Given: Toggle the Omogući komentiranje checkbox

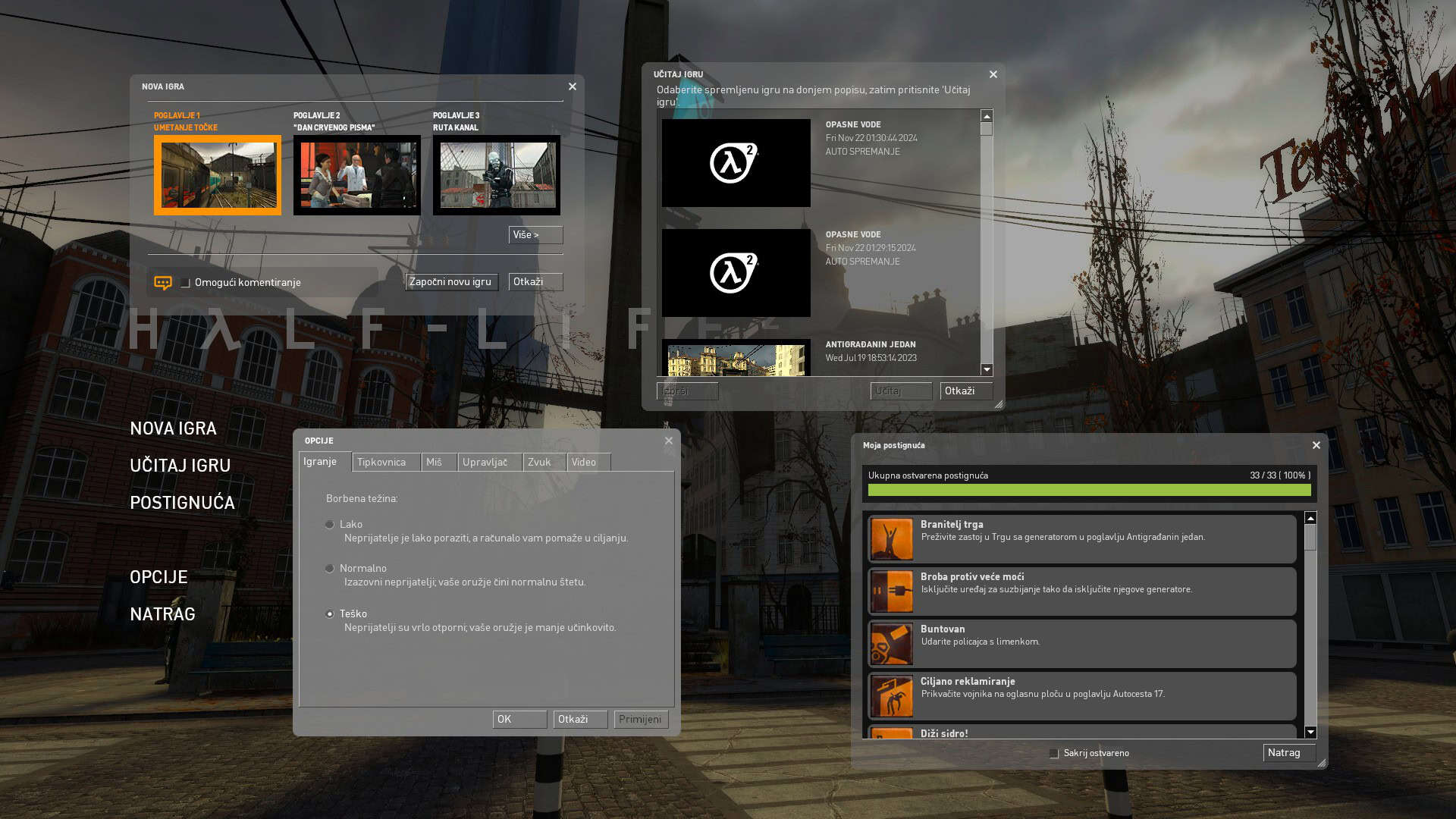Looking at the screenshot, I should 185,283.
